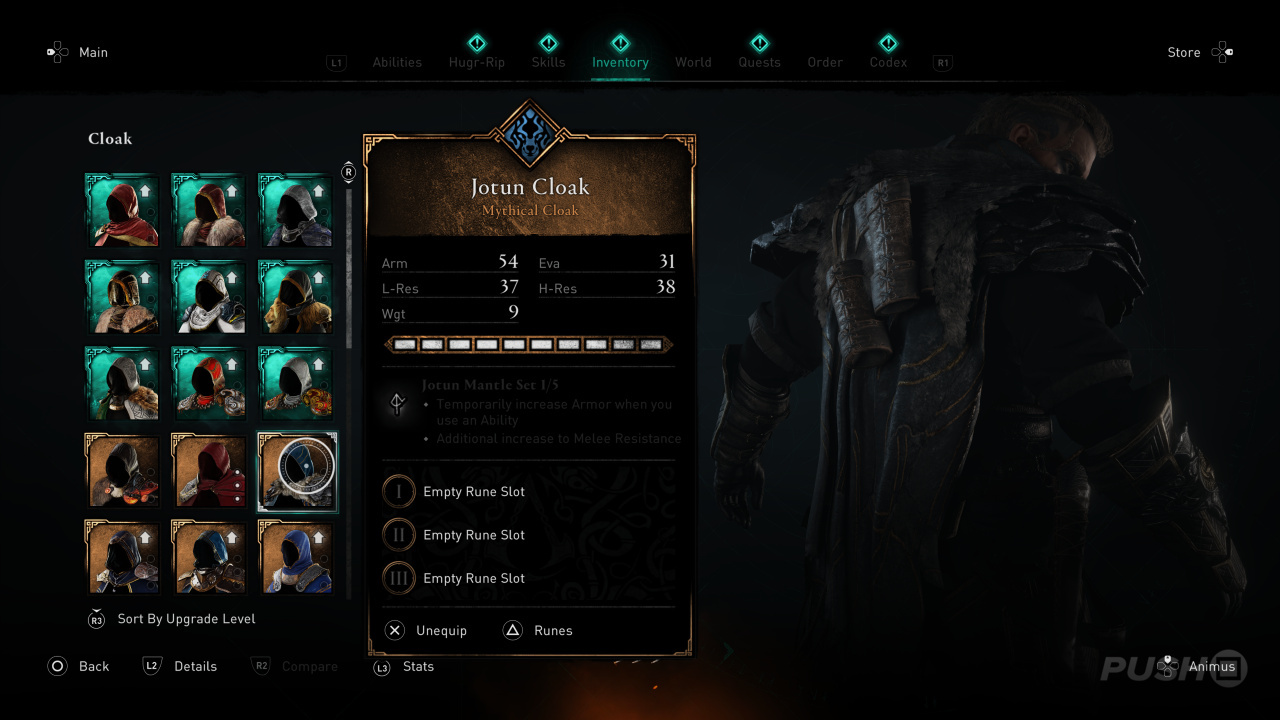Select the equipped Jotun Cloak slot

pos(297,471)
